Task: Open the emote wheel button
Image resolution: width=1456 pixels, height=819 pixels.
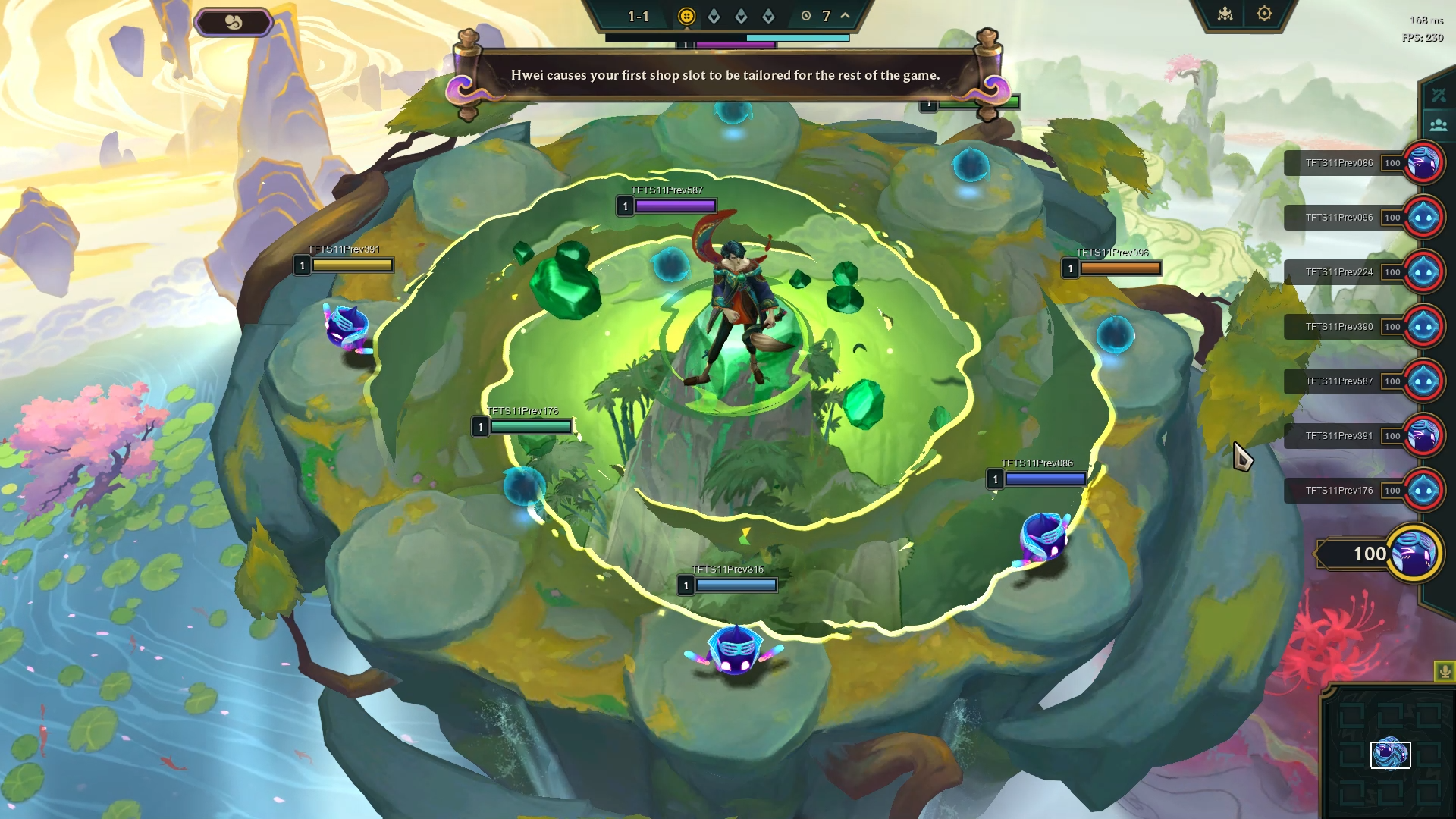Action: (x=234, y=22)
